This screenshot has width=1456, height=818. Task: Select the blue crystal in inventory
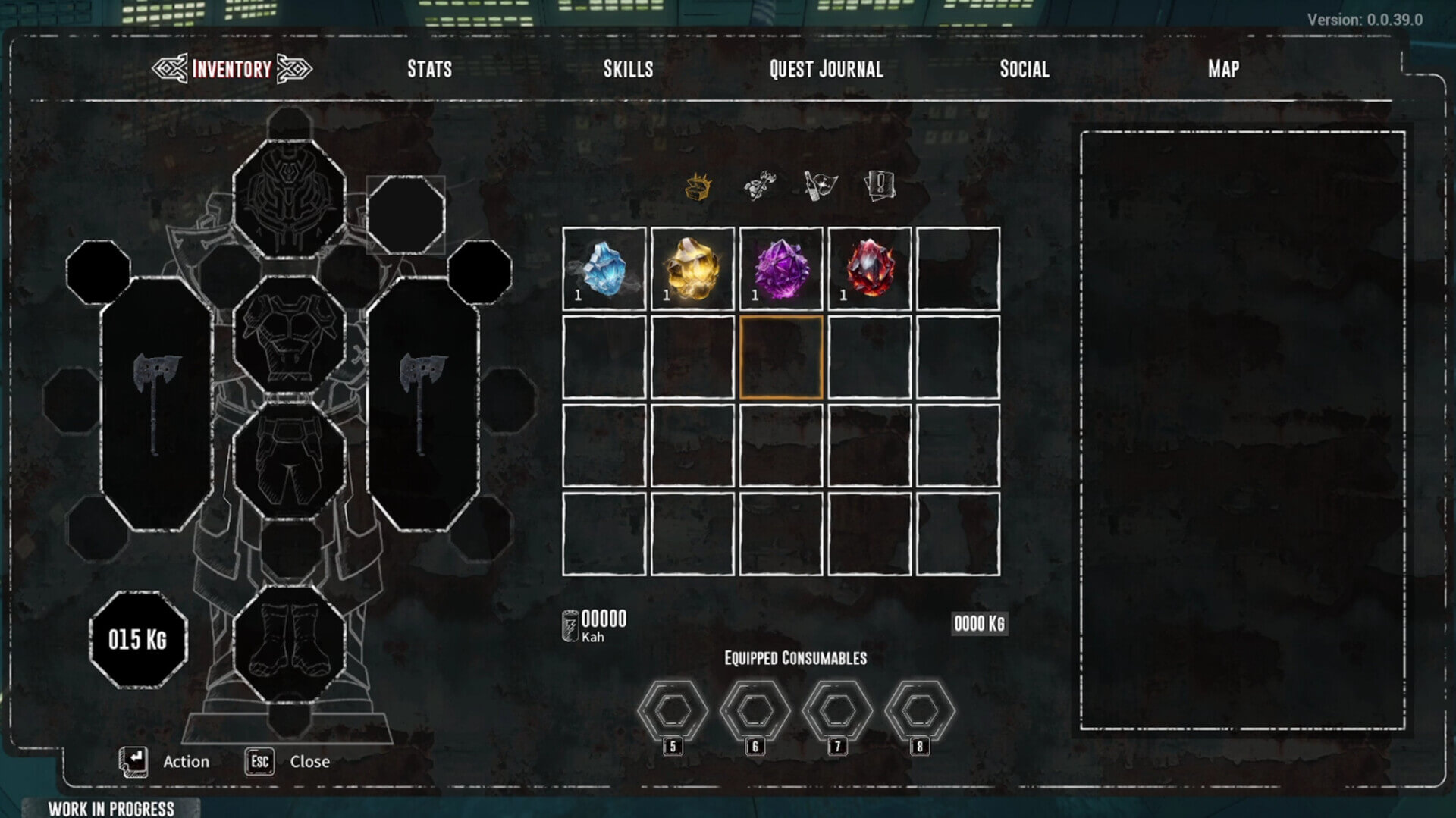pyautogui.click(x=604, y=269)
